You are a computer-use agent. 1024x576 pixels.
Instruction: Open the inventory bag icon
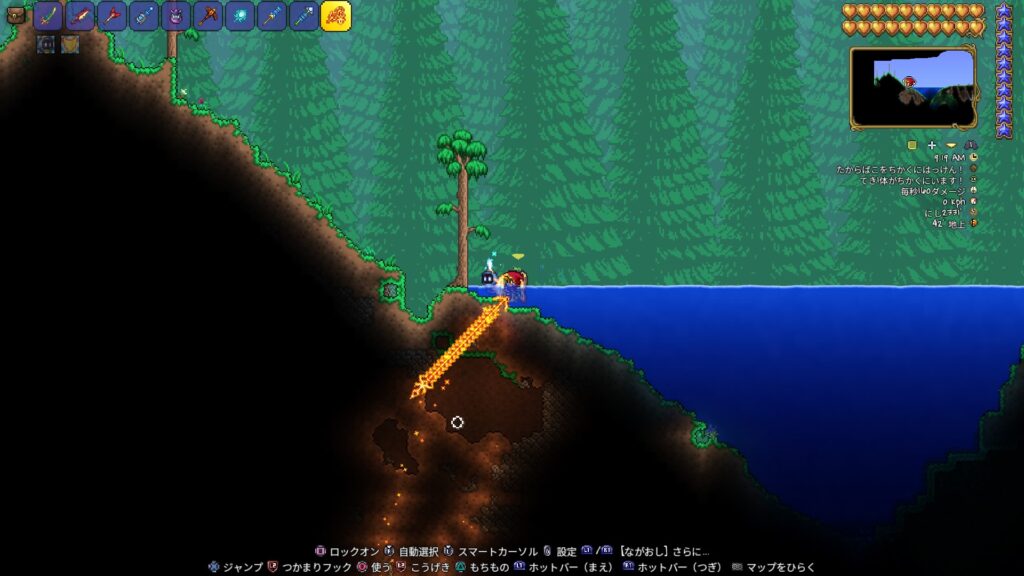tap(15, 15)
